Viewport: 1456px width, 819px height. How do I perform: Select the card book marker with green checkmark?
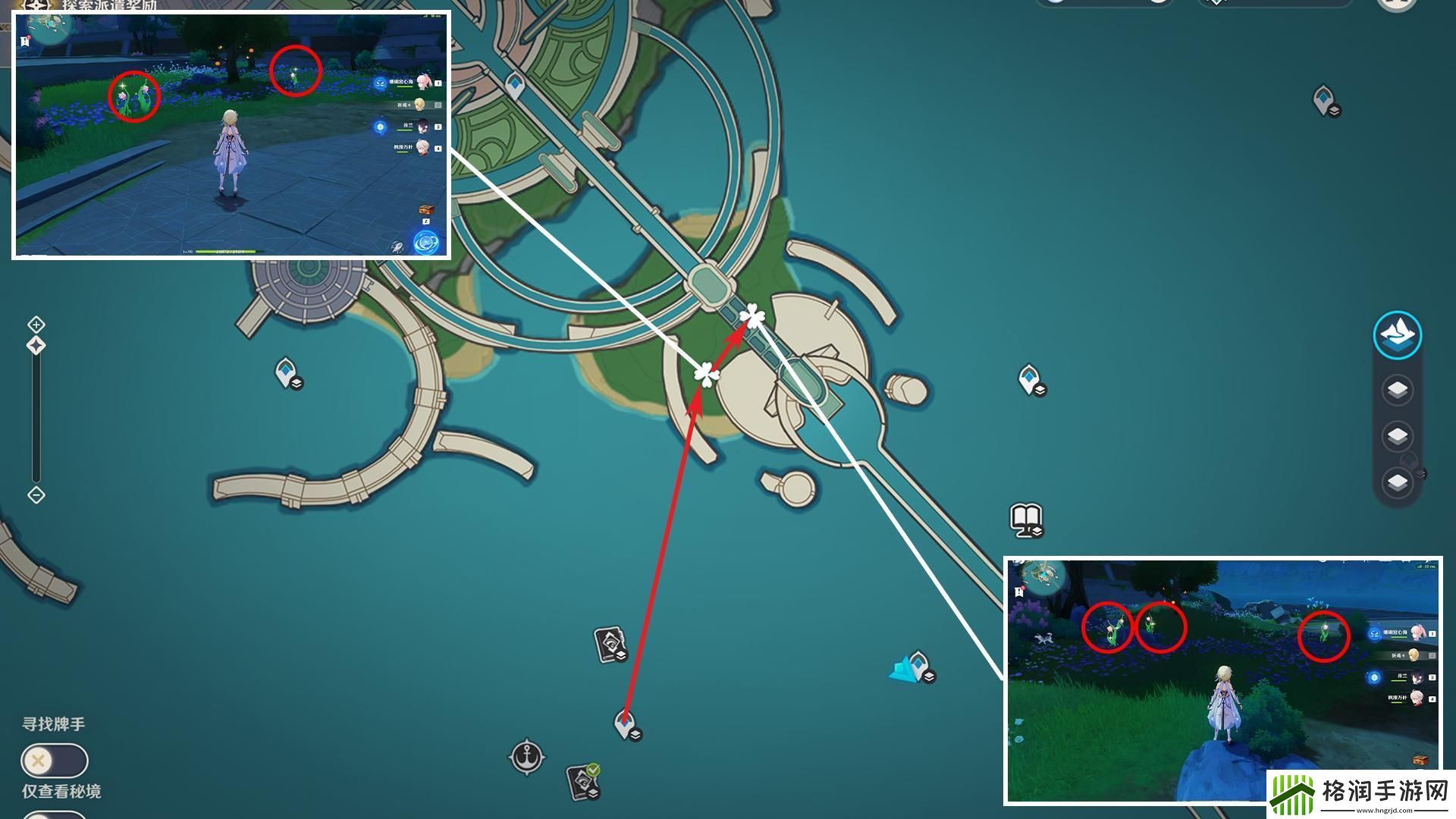582,781
